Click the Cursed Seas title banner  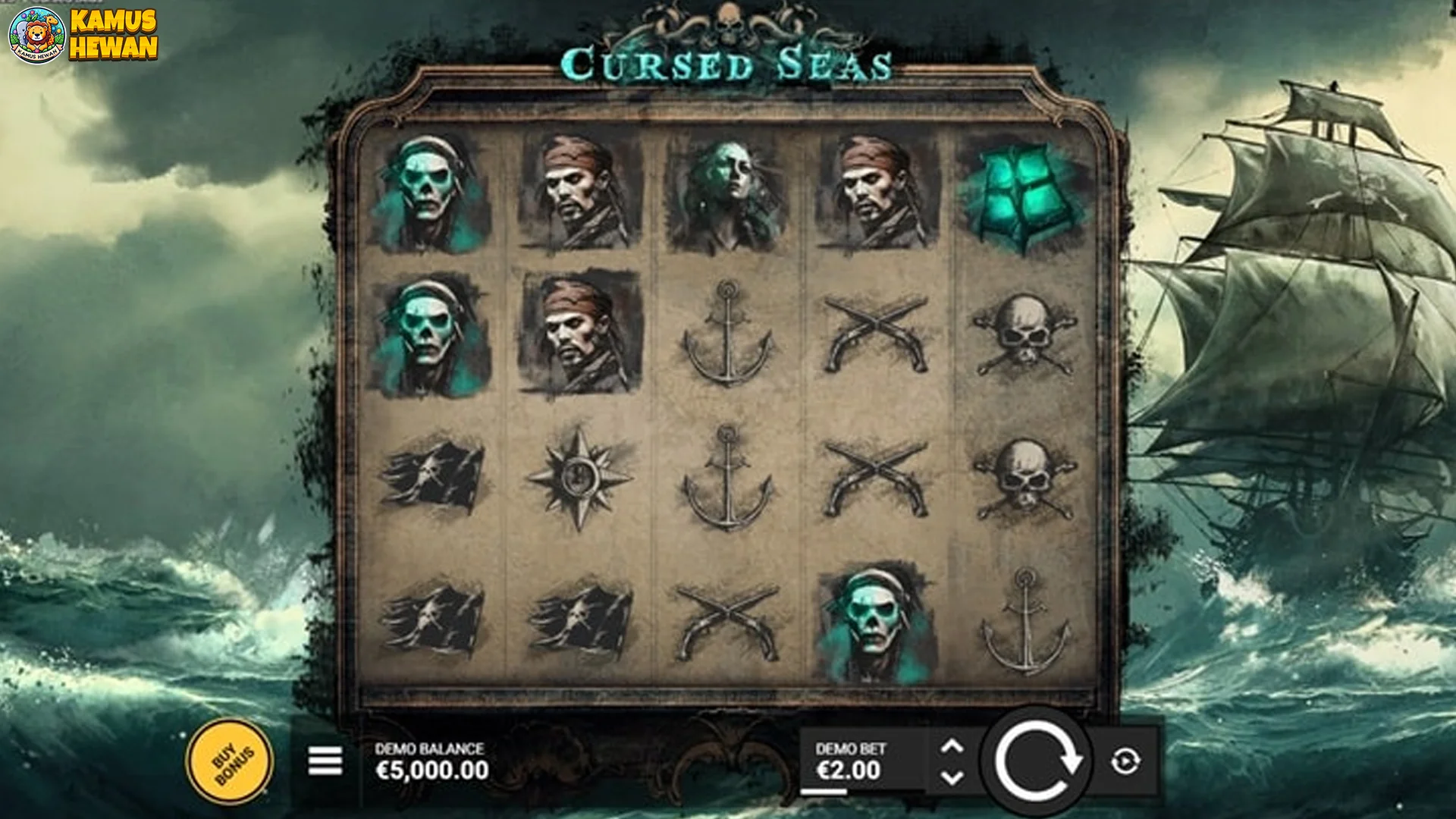pyautogui.click(x=728, y=64)
